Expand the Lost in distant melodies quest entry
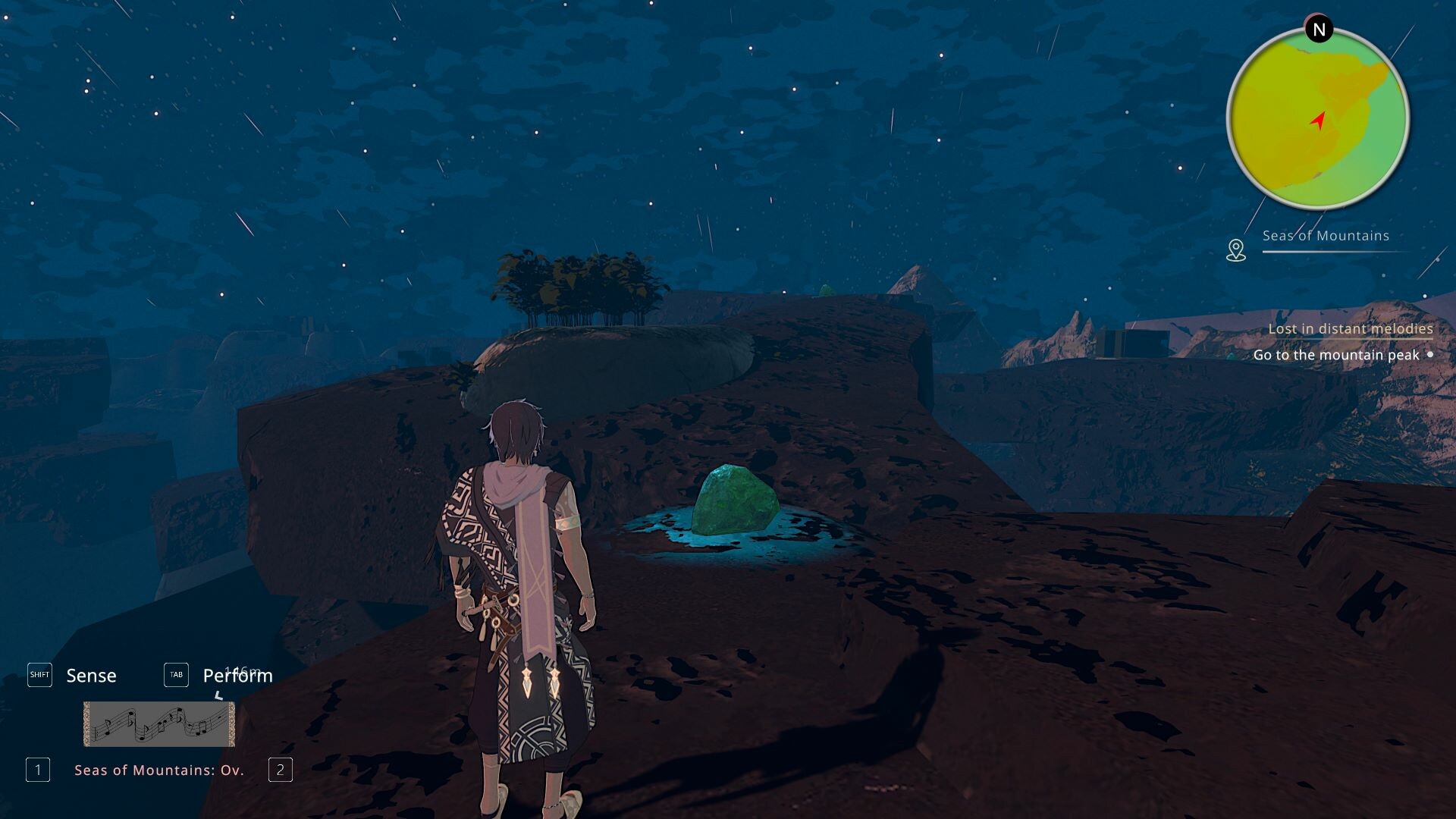The height and width of the screenshot is (819, 1456). click(x=1350, y=328)
